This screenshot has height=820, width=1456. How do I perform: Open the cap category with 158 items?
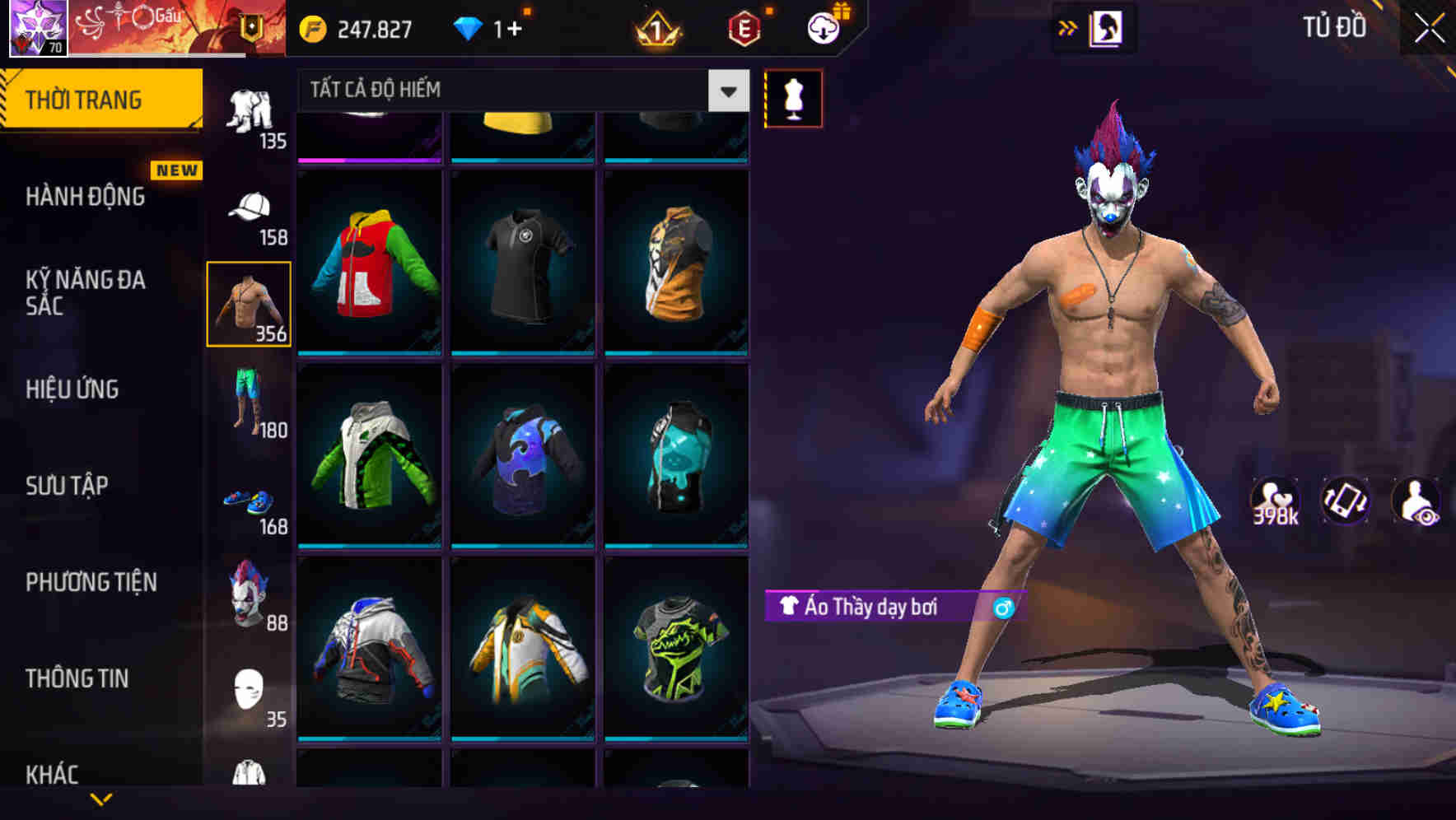pos(250,210)
